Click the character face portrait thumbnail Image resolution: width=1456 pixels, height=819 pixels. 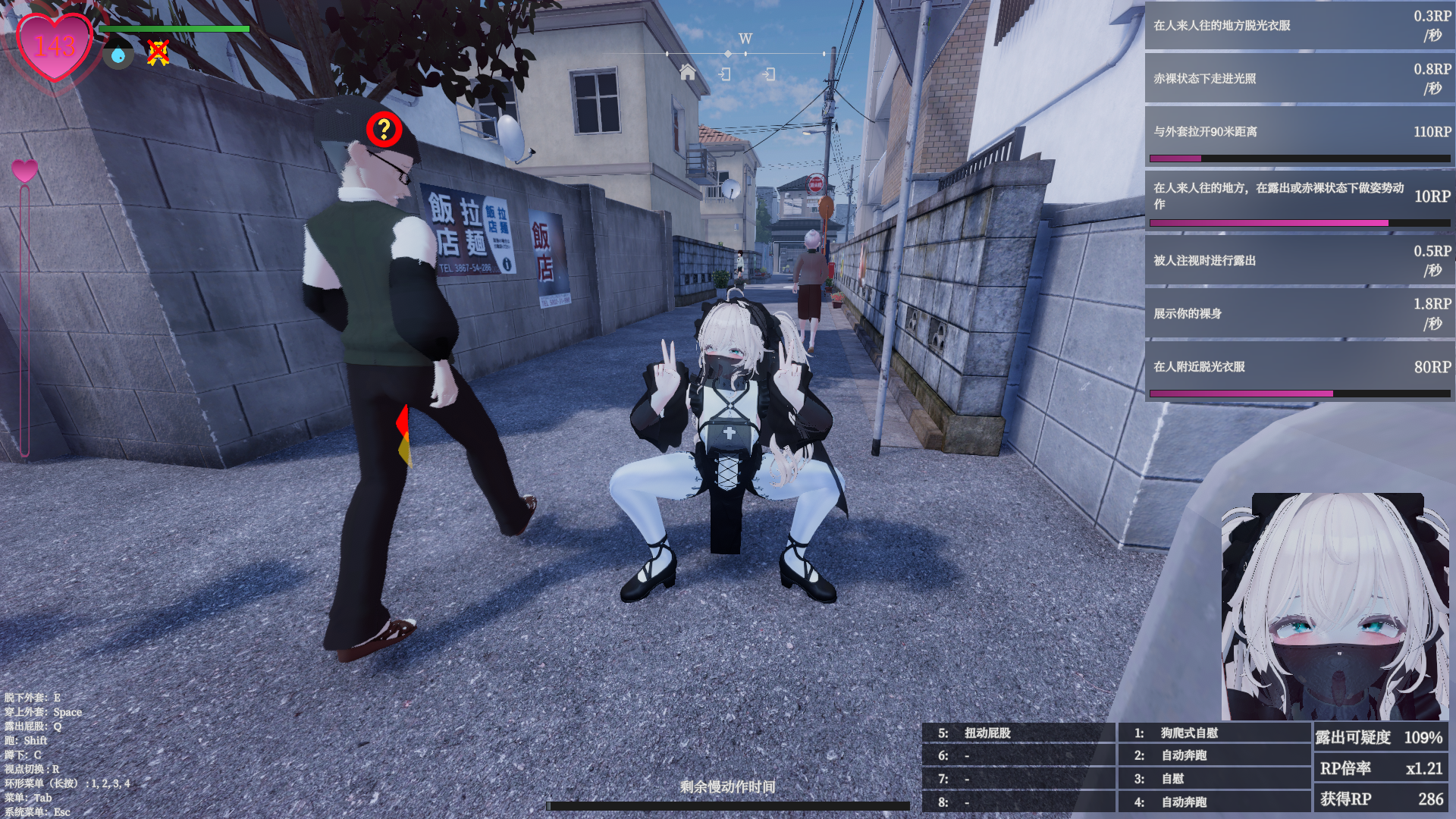(x=1335, y=607)
